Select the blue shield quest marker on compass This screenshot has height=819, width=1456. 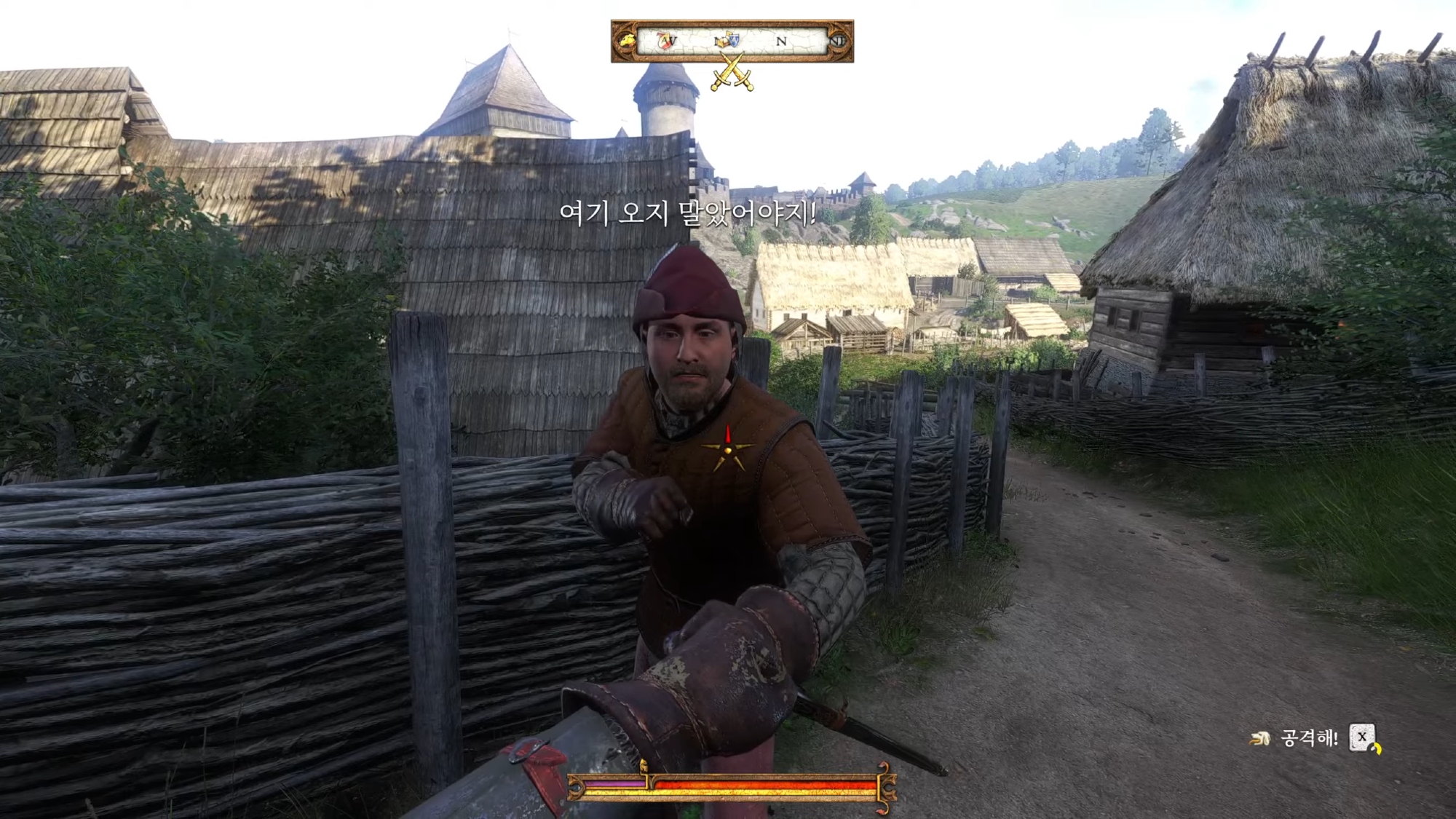(x=733, y=40)
